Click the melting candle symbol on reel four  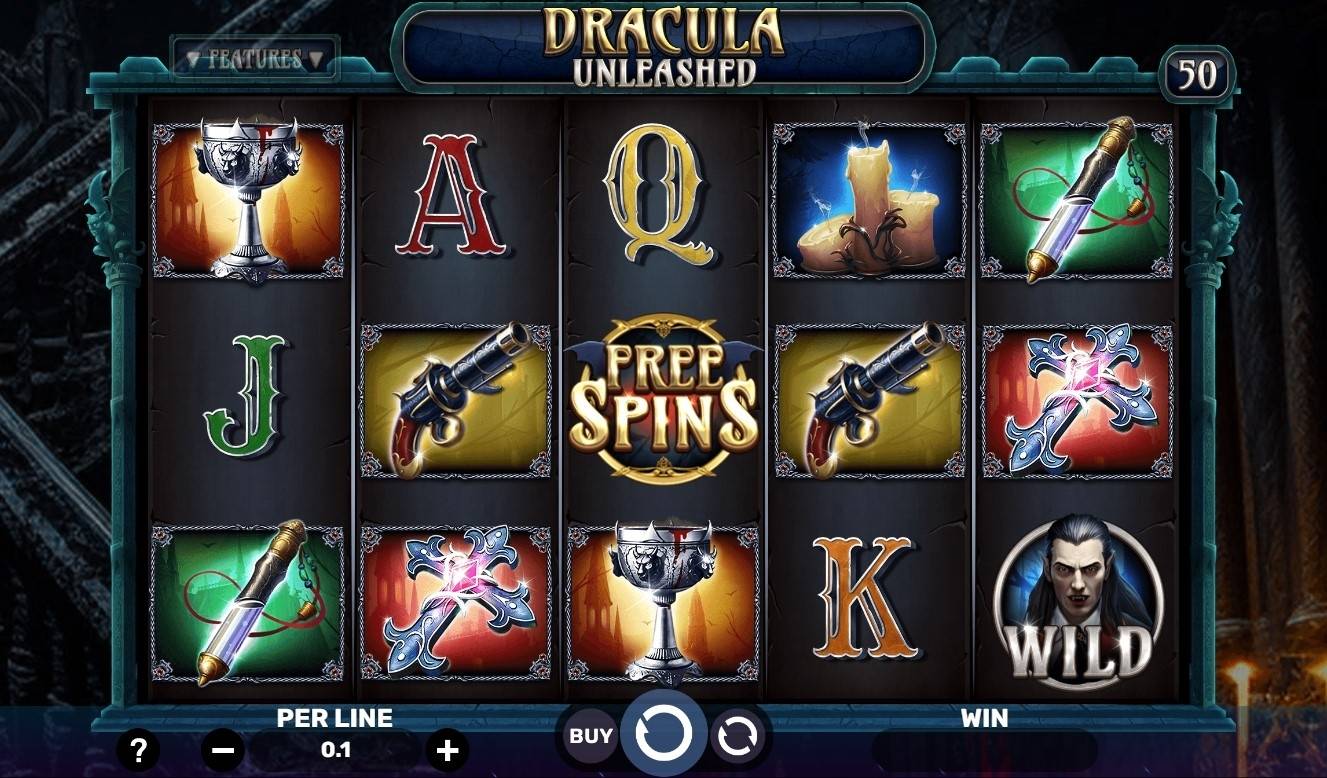pyautogui.click(x=869, y=198)
